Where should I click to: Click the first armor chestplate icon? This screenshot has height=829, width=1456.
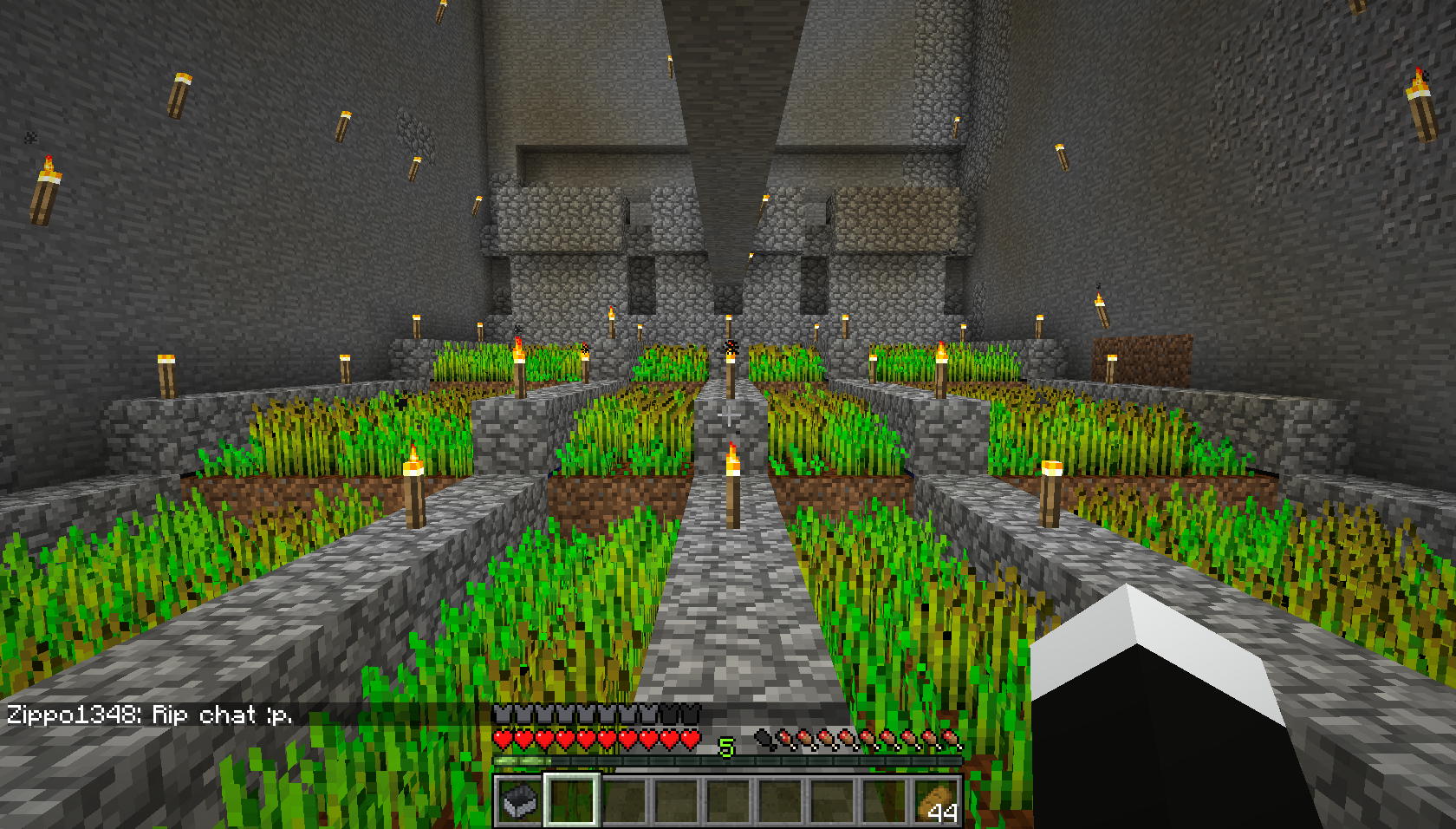pyautogui.click(x=501, y=714)
